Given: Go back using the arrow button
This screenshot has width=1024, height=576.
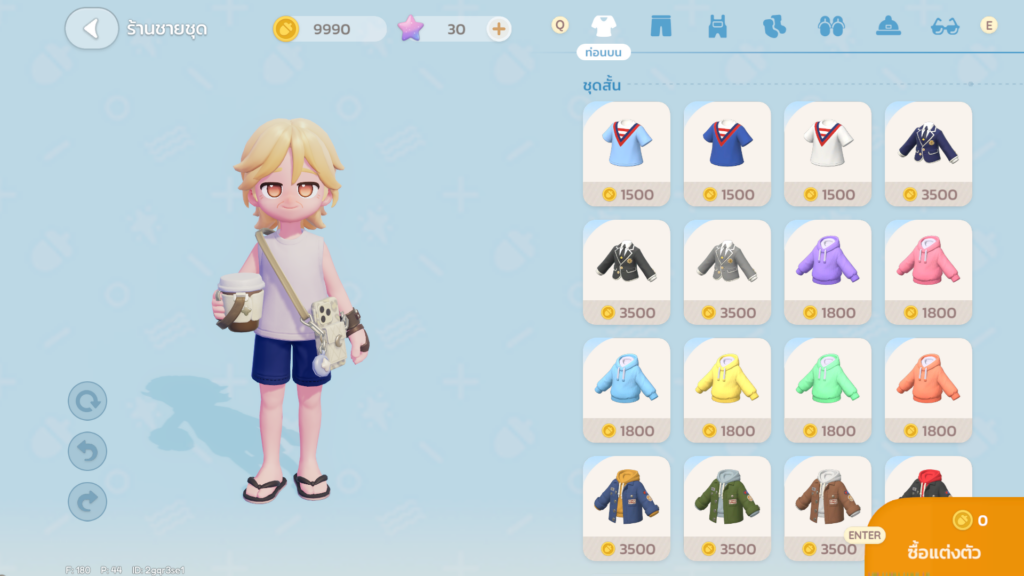Looking at the screenshot, I should [x=92, y=28].
